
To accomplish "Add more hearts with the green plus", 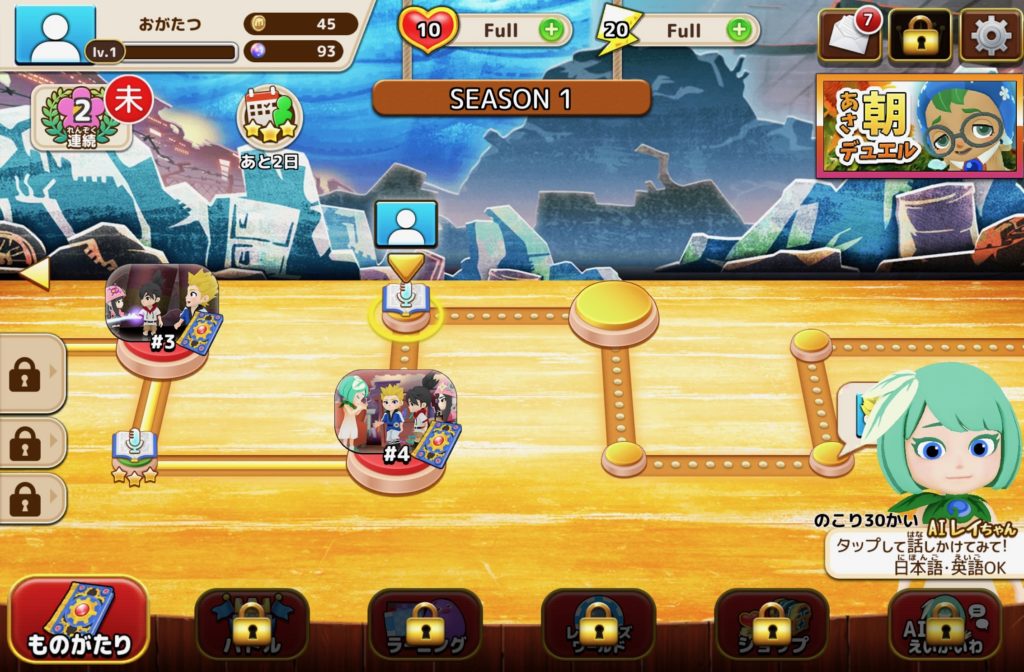I will pyautogui.click(x=550, y=30).
